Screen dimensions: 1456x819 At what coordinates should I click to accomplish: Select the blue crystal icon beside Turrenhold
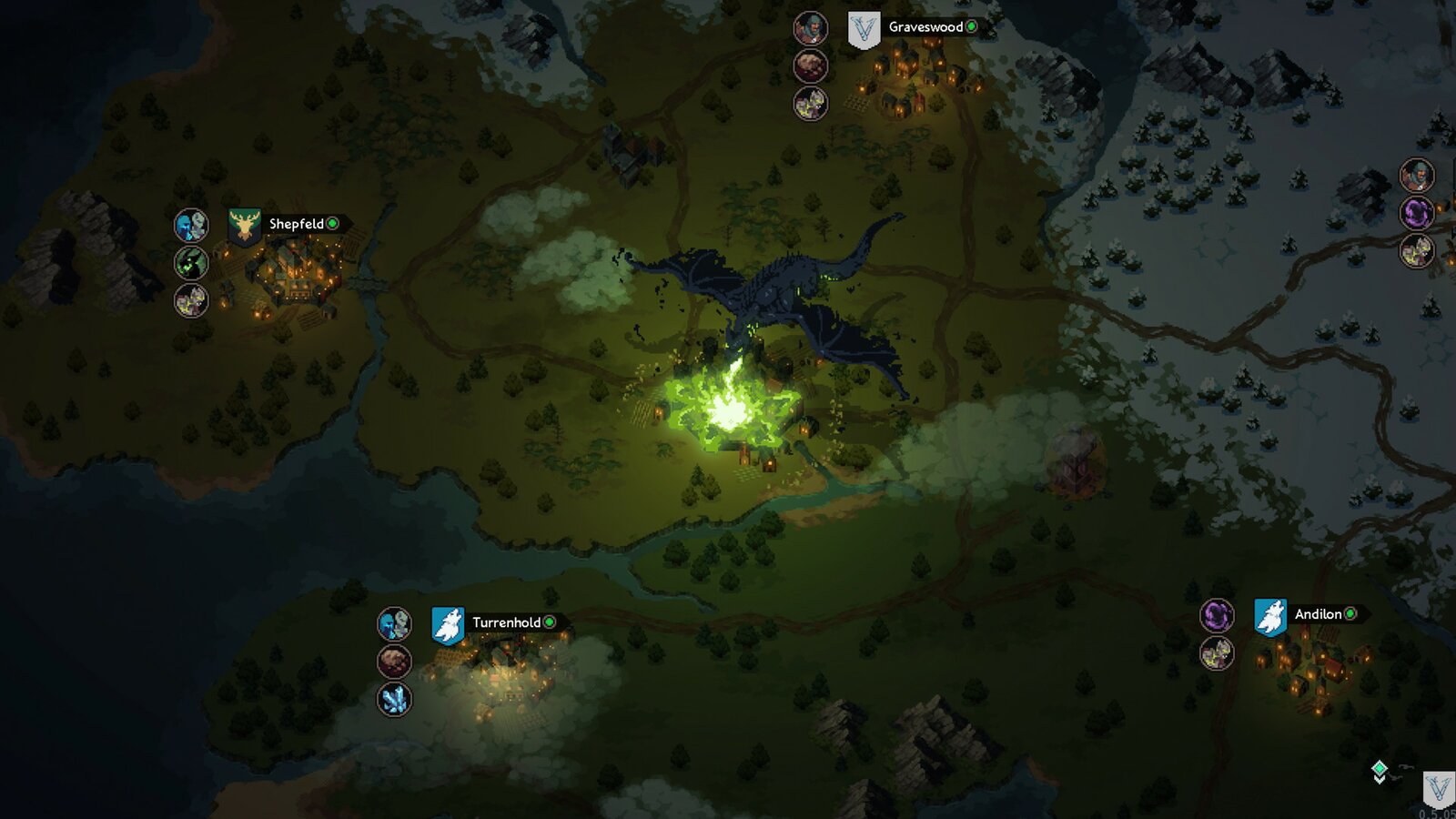pos(394,699)
